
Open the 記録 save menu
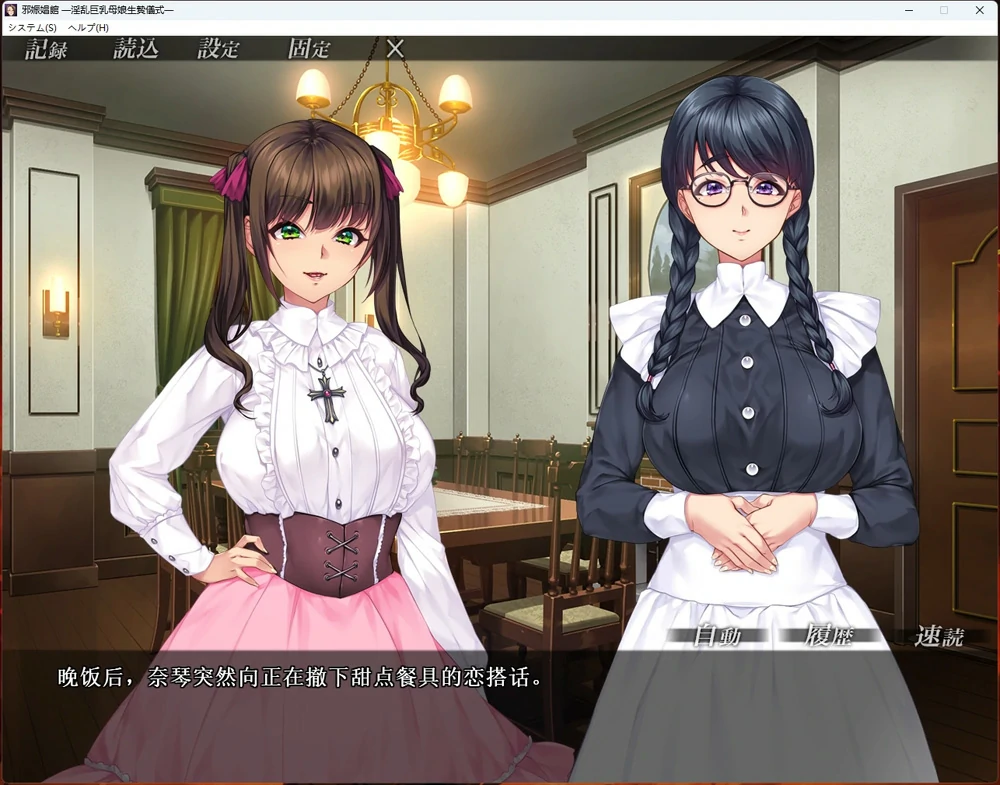click(46, 49)
